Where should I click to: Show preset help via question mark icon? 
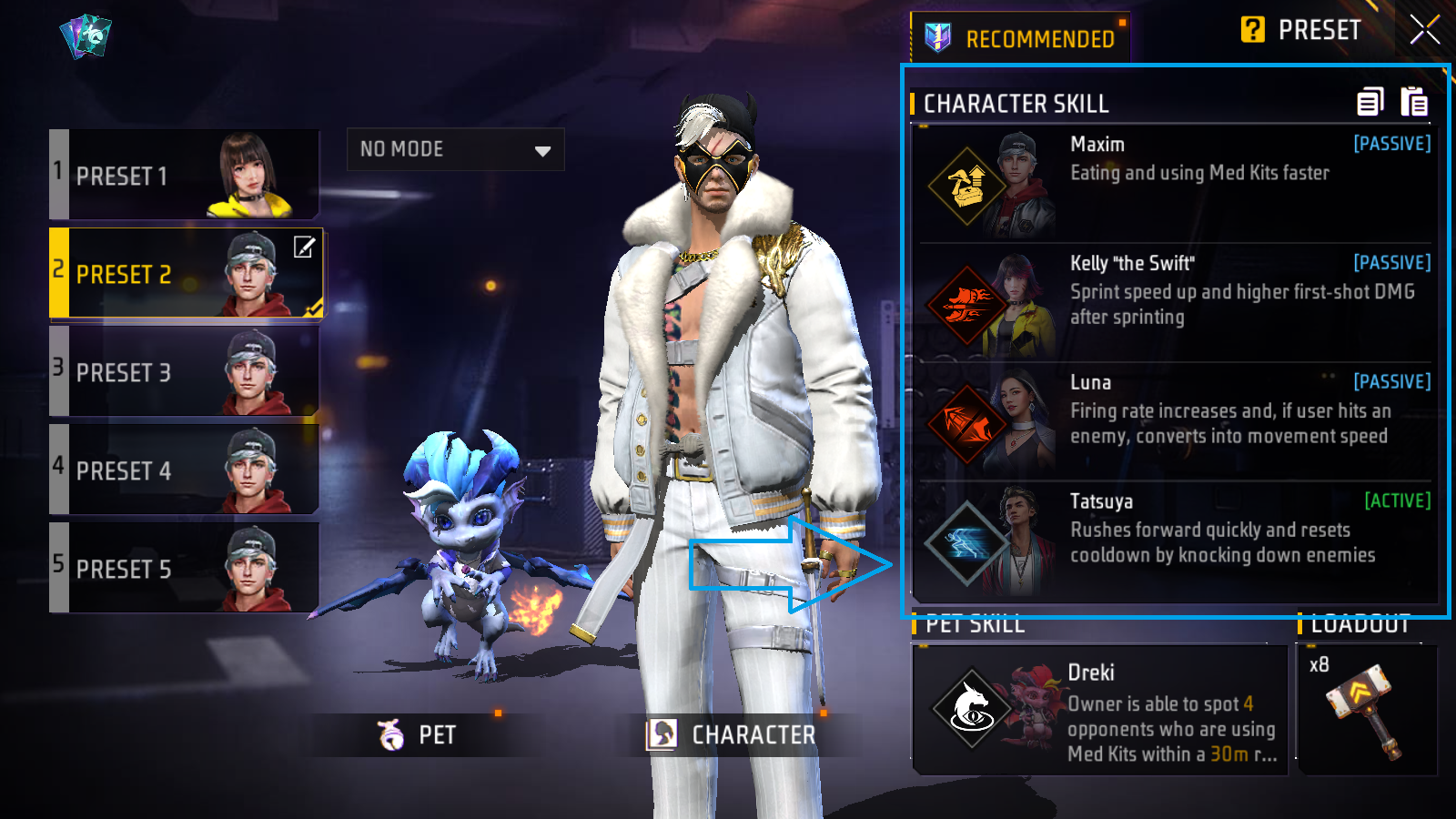pyautogui.click(x=1252, y=30)
